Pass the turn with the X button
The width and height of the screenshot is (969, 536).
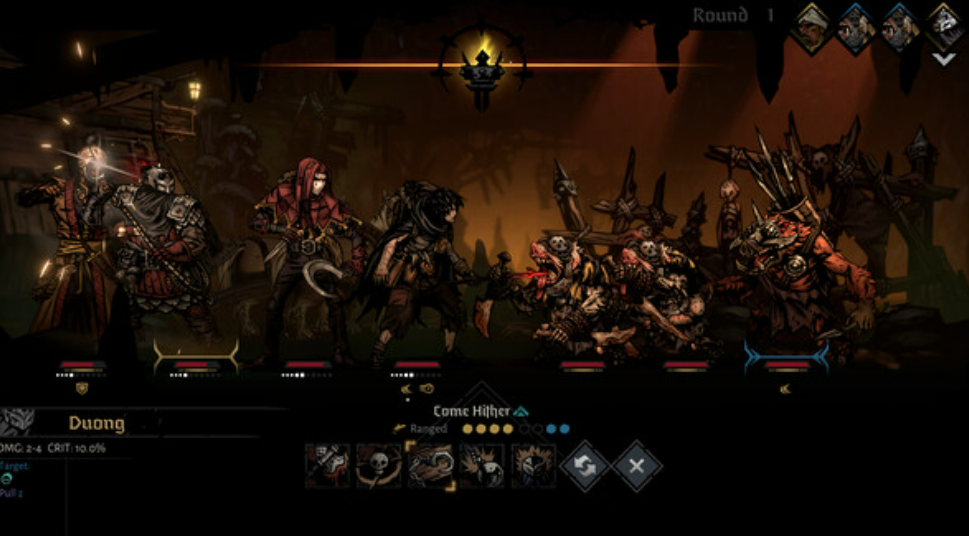pyautogui.click(x=637, y=467)
